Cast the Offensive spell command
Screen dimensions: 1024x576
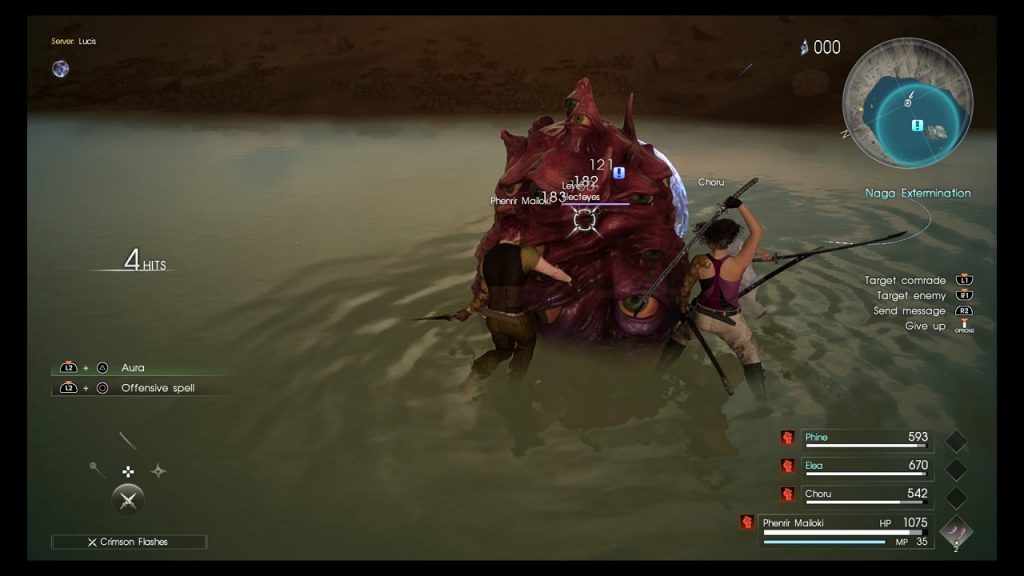tap(158, 388)
